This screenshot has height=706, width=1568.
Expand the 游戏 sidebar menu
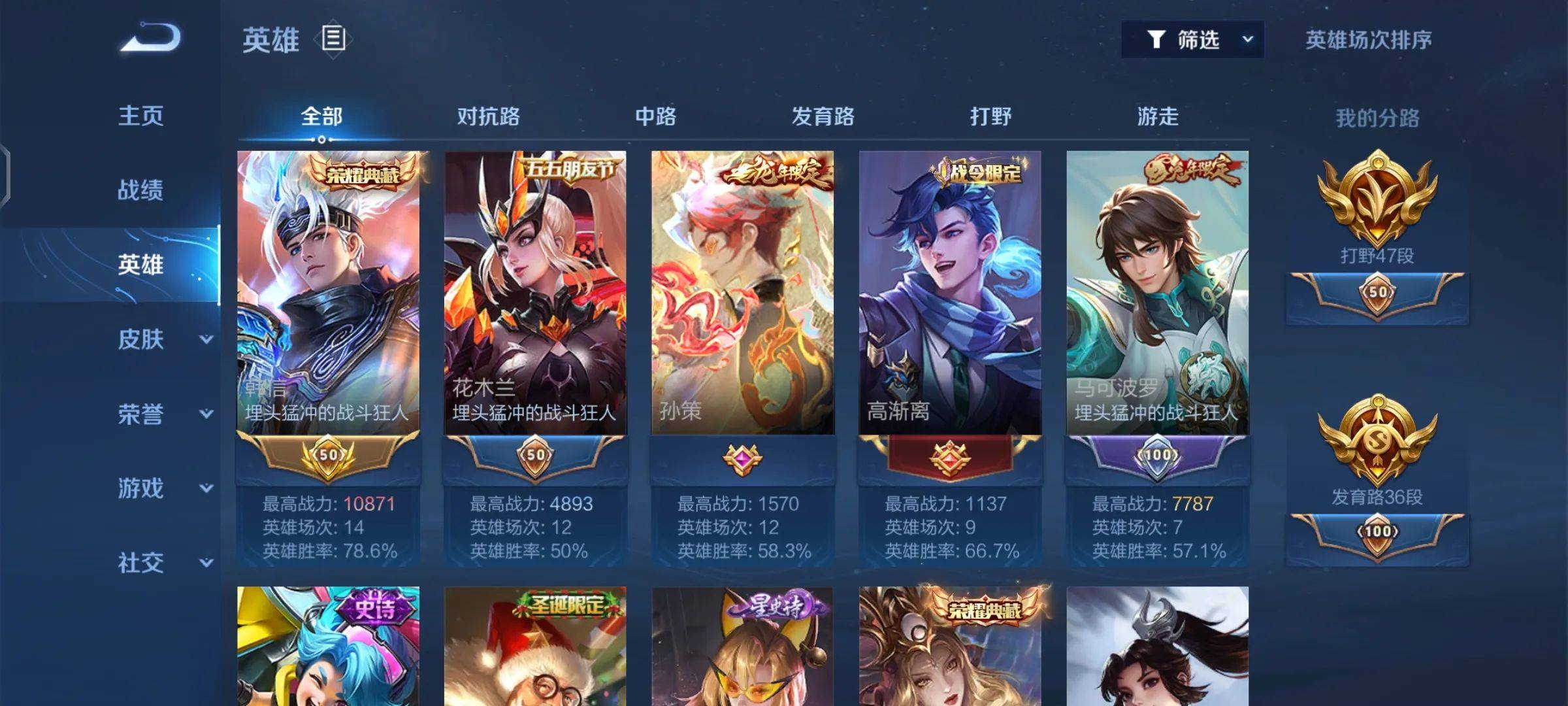(163, 488)
